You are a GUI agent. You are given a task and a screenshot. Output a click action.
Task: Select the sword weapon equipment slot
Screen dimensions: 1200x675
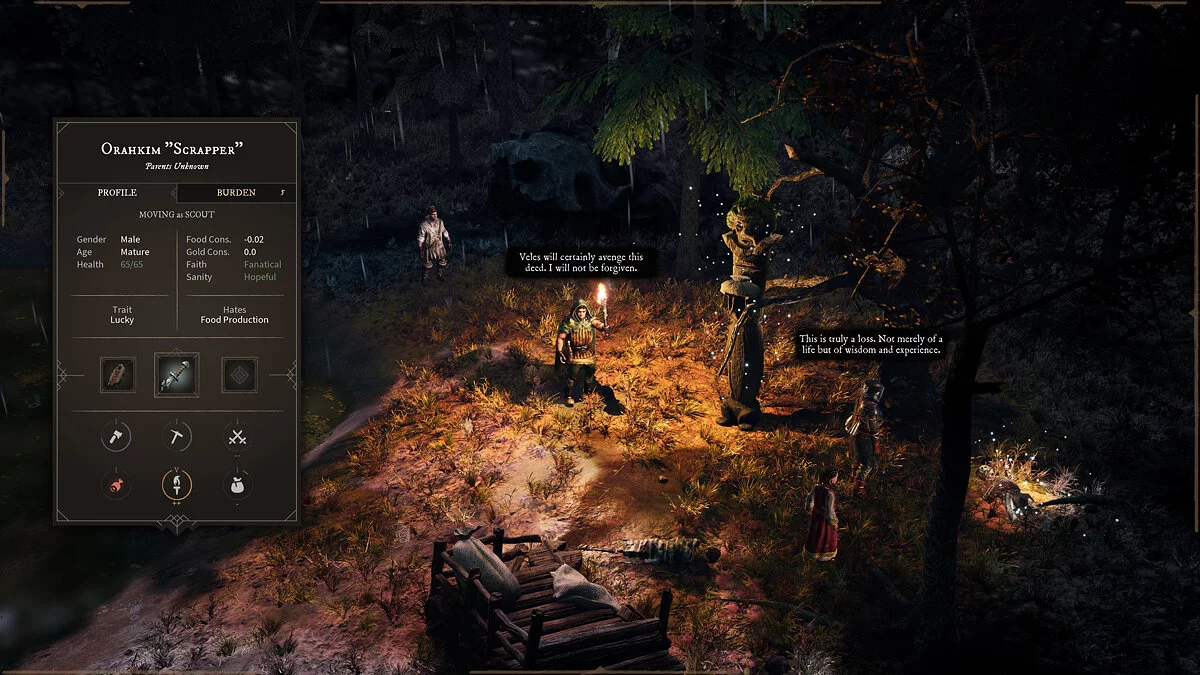pyautogui.click(x=176, y=374)
